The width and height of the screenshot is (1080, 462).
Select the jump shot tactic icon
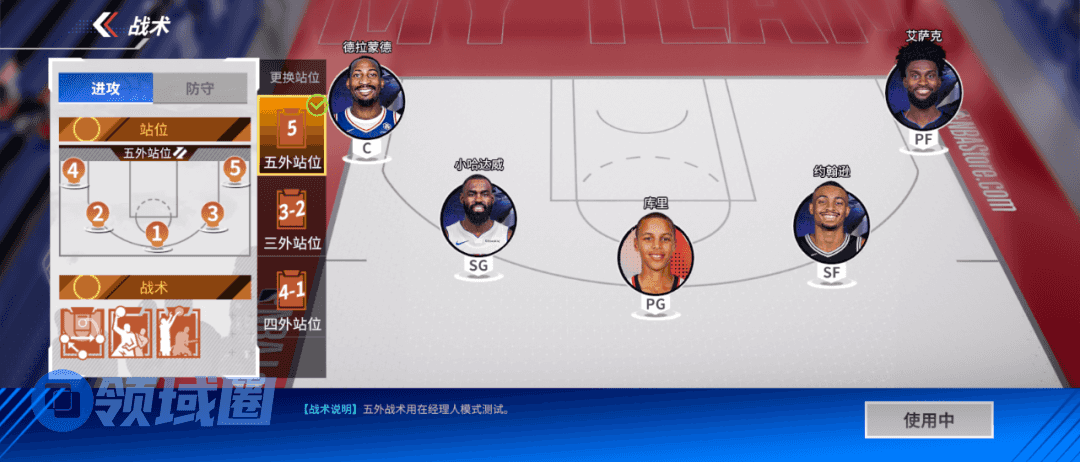pyautogui.click(x=178, y=333)
